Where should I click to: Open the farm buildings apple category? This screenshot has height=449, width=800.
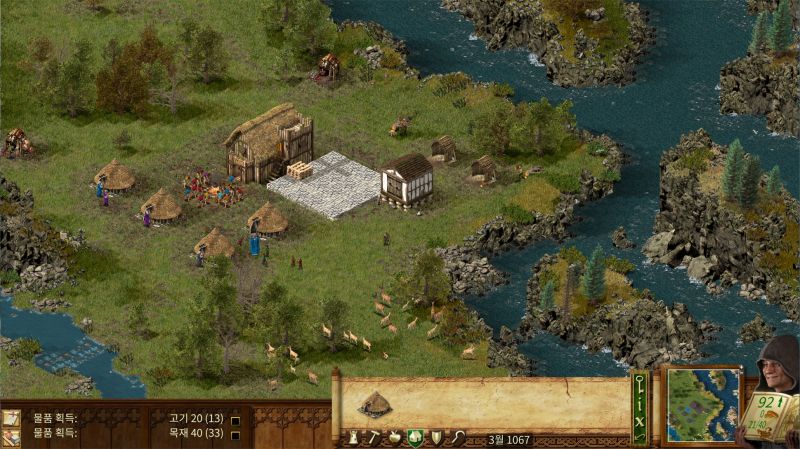click(394, 437)
